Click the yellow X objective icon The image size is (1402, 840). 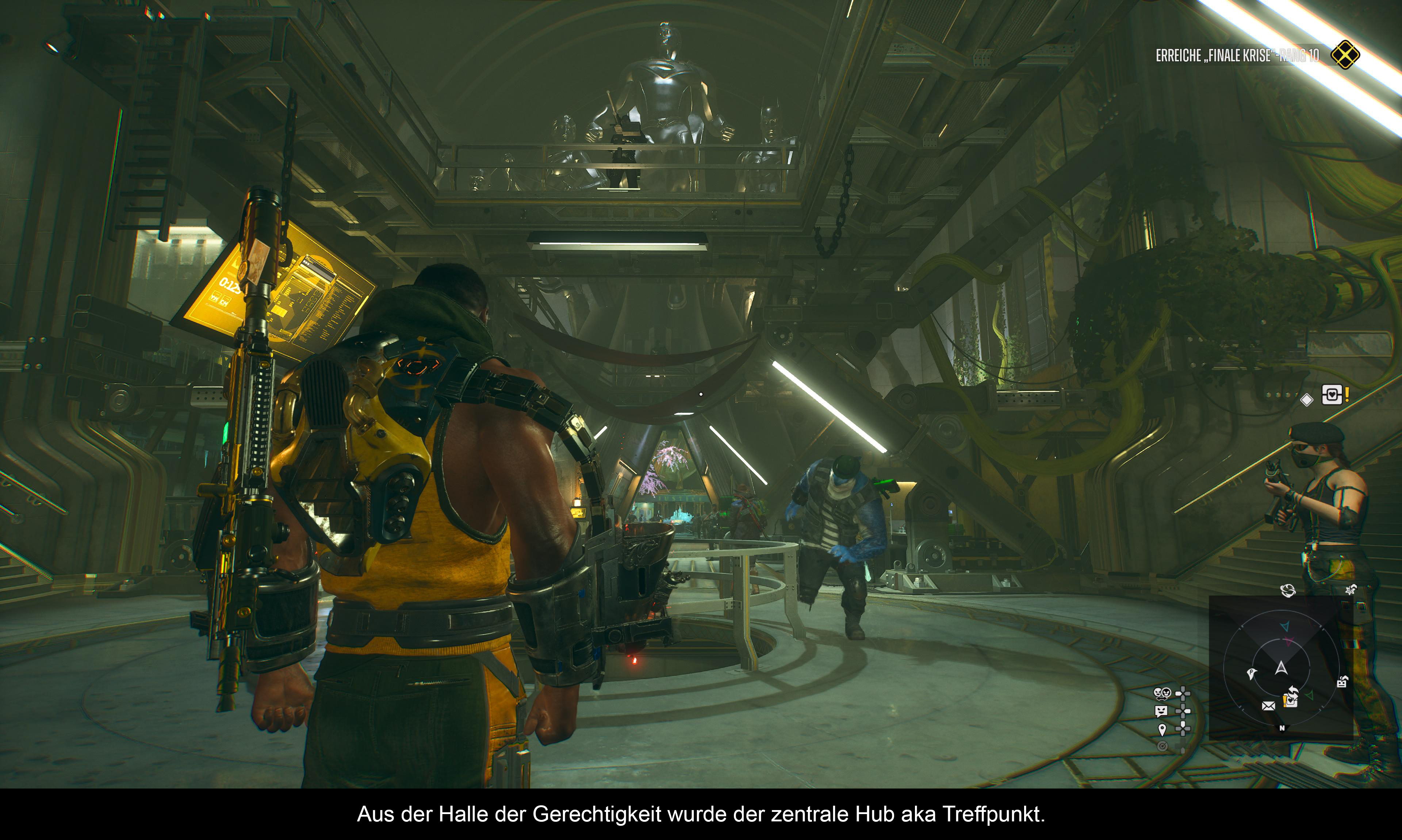click(1345, 55)
